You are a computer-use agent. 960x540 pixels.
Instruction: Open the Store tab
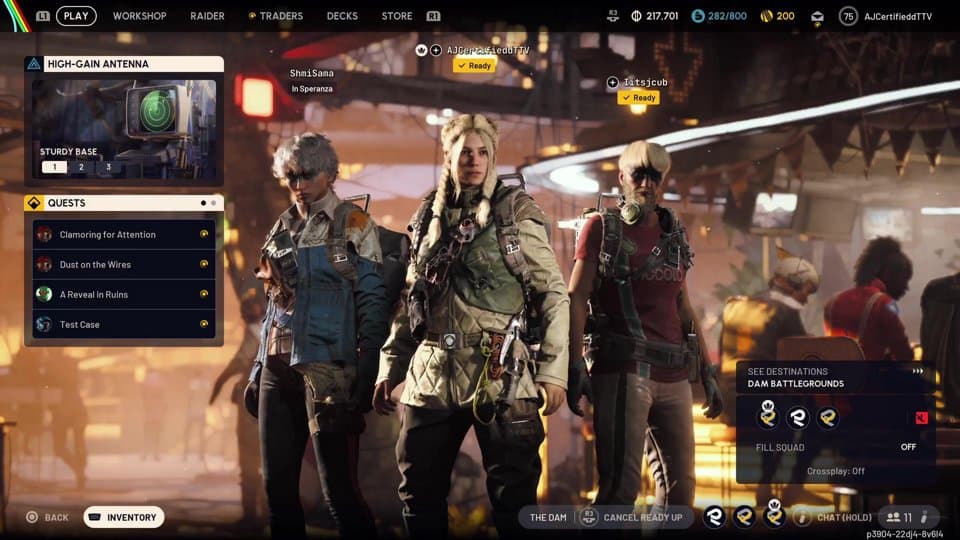coord(397,16)
